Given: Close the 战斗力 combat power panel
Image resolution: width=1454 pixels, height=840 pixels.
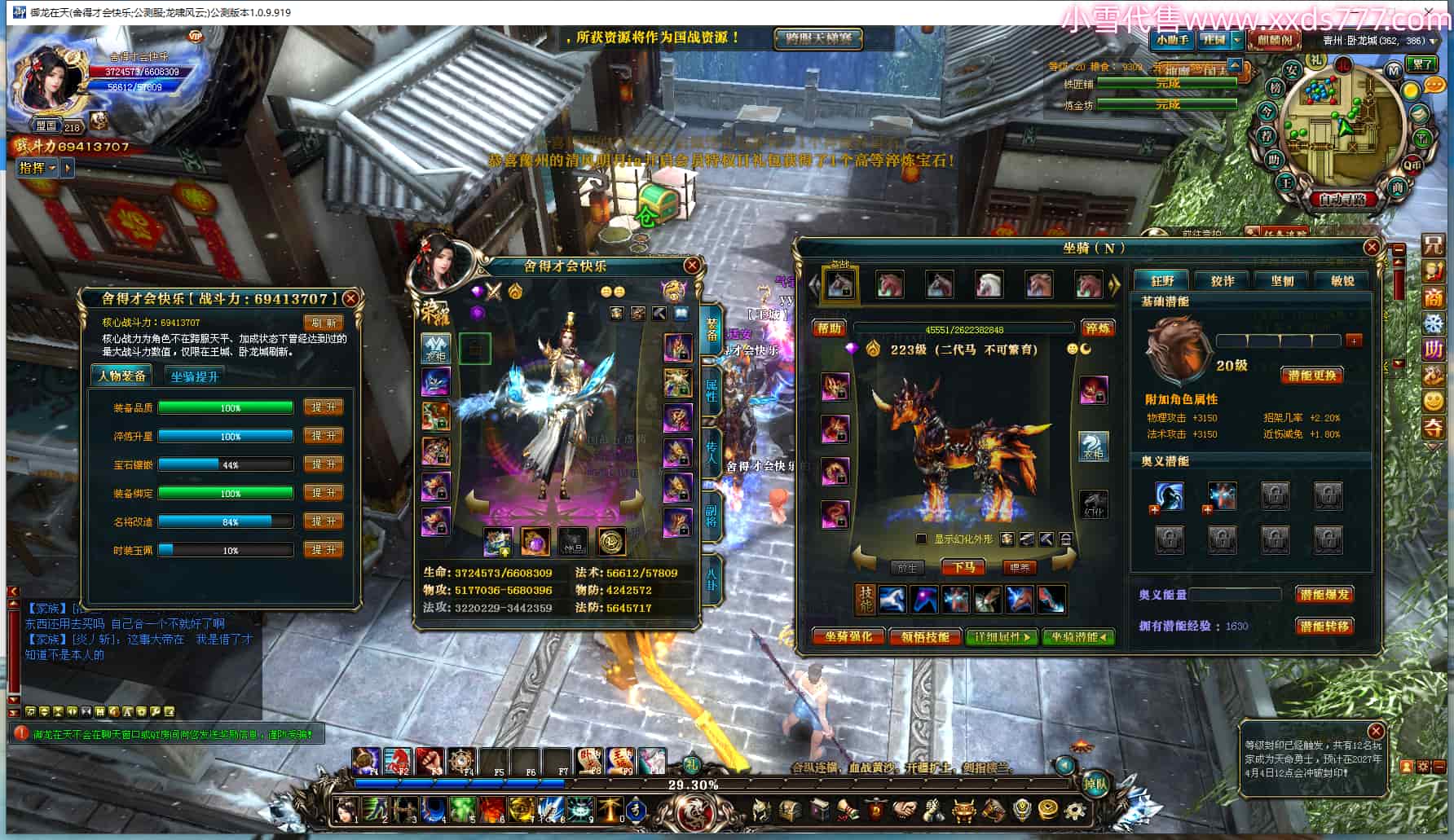Looking at the screenshot, I should pos(351,298).
